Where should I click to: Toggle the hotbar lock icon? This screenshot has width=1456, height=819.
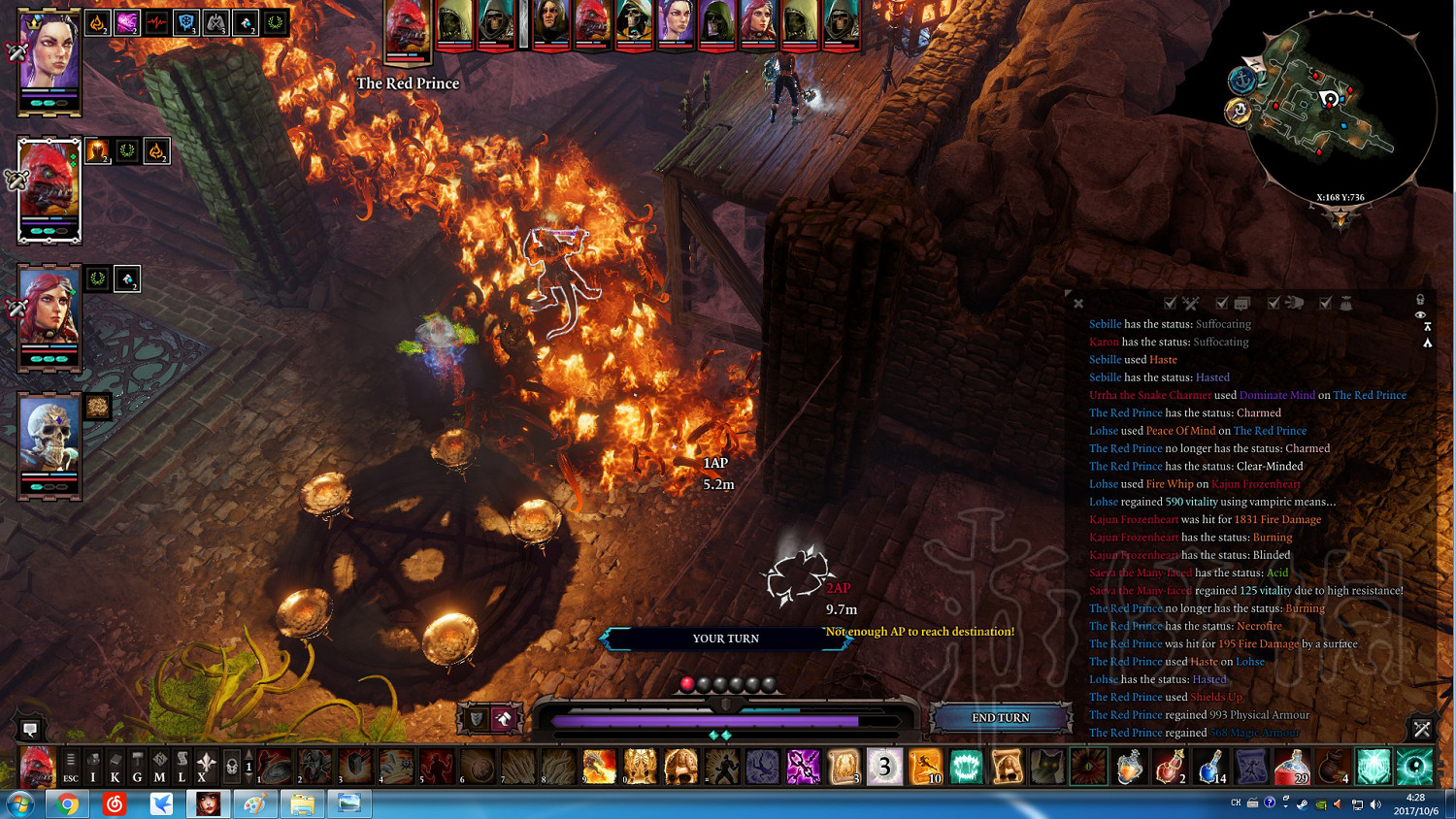tap(232, 767)
